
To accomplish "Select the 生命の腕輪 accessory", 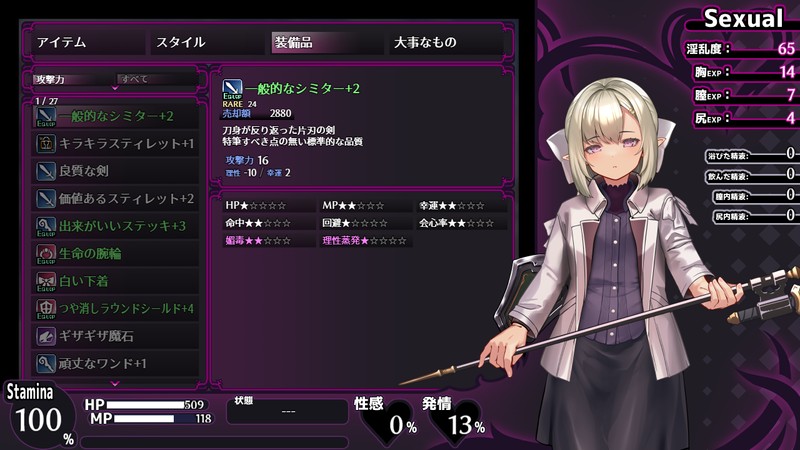I will (116, 254).
